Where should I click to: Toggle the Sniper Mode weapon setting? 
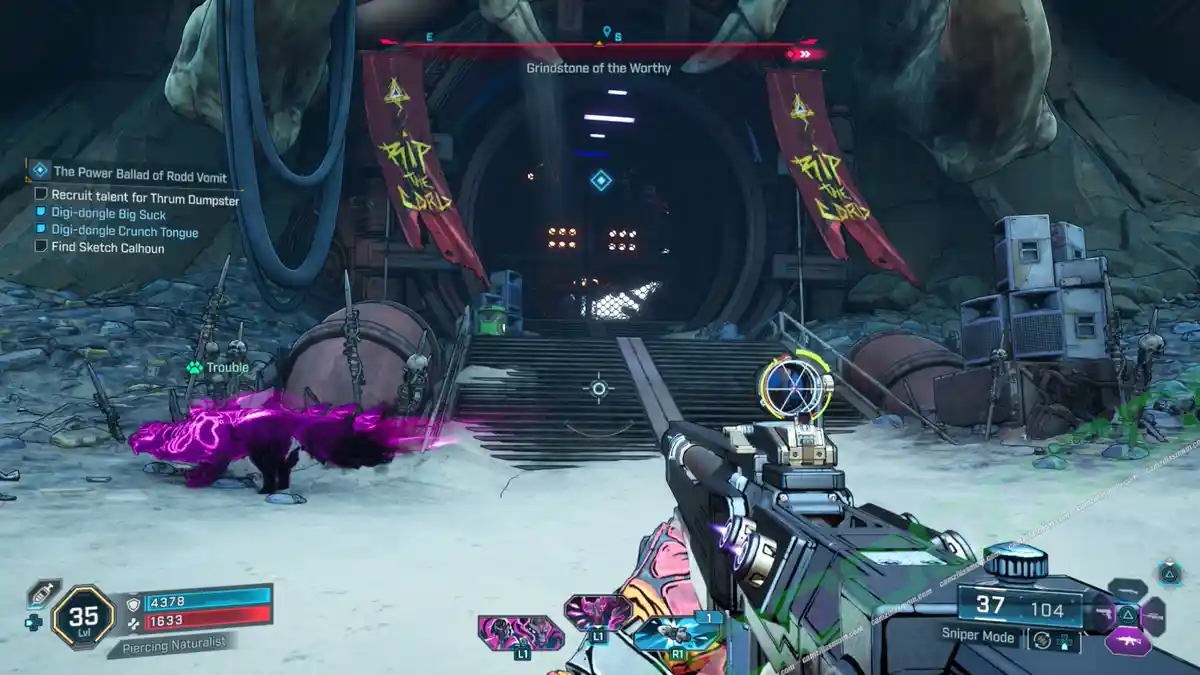click(x=980, y=636)
